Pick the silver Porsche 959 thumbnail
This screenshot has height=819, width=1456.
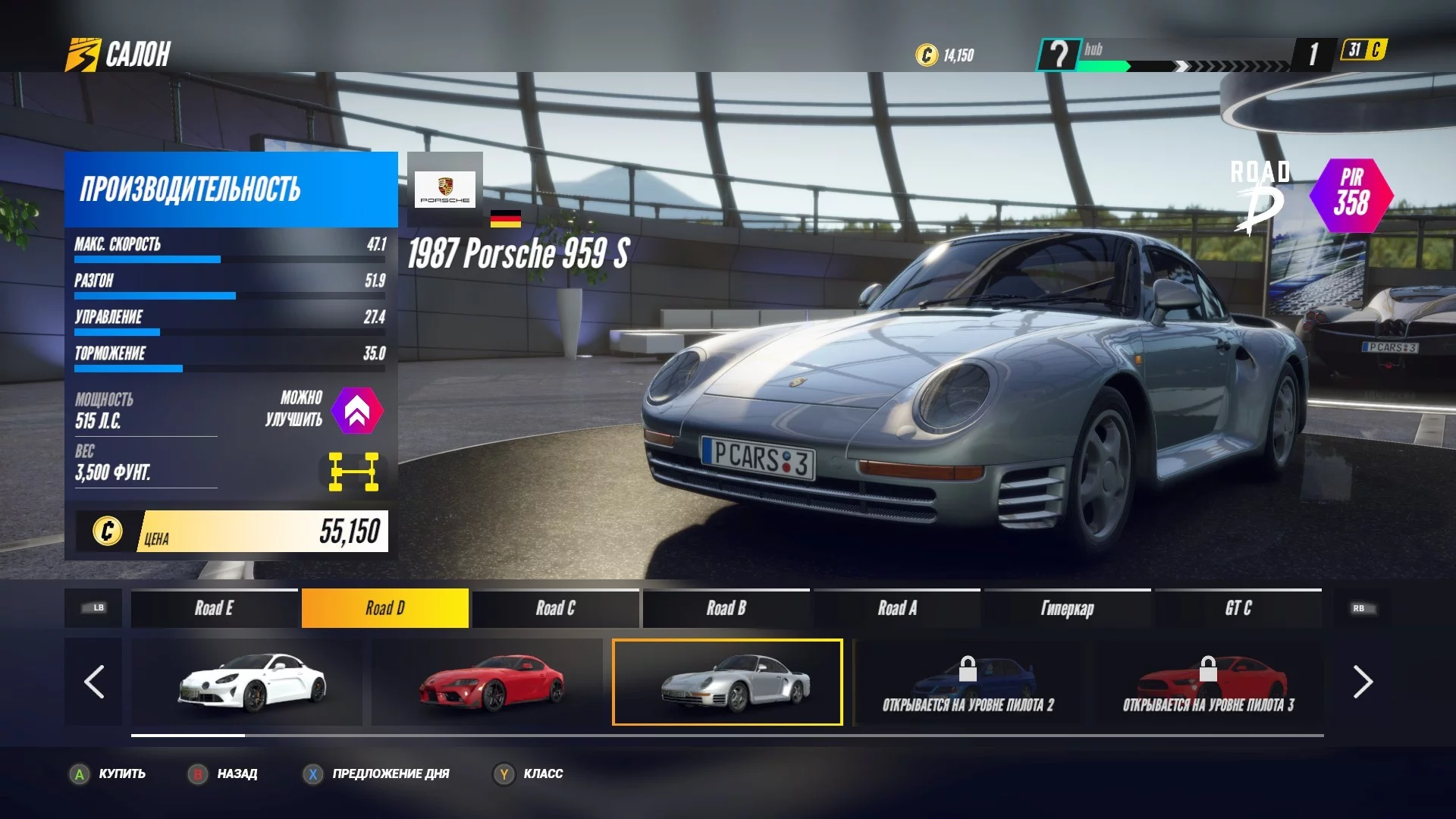tap(727, 682)
